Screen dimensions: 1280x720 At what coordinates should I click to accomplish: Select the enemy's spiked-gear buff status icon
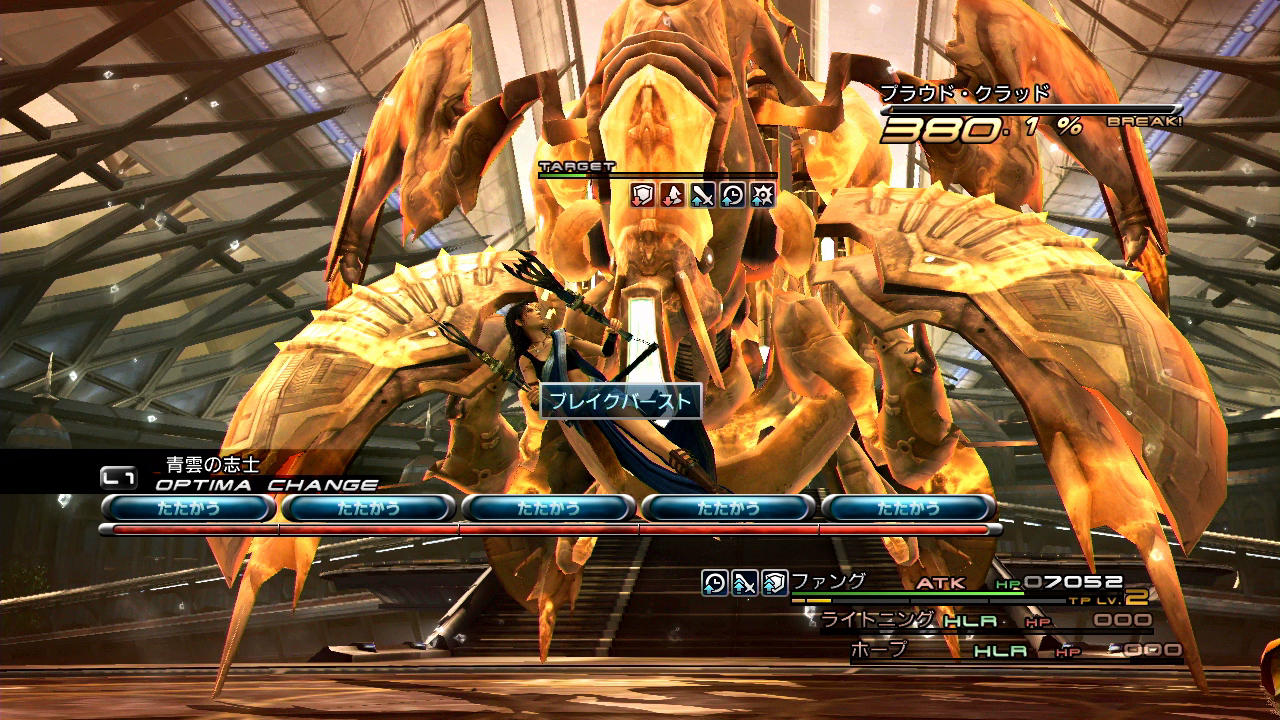762,194
